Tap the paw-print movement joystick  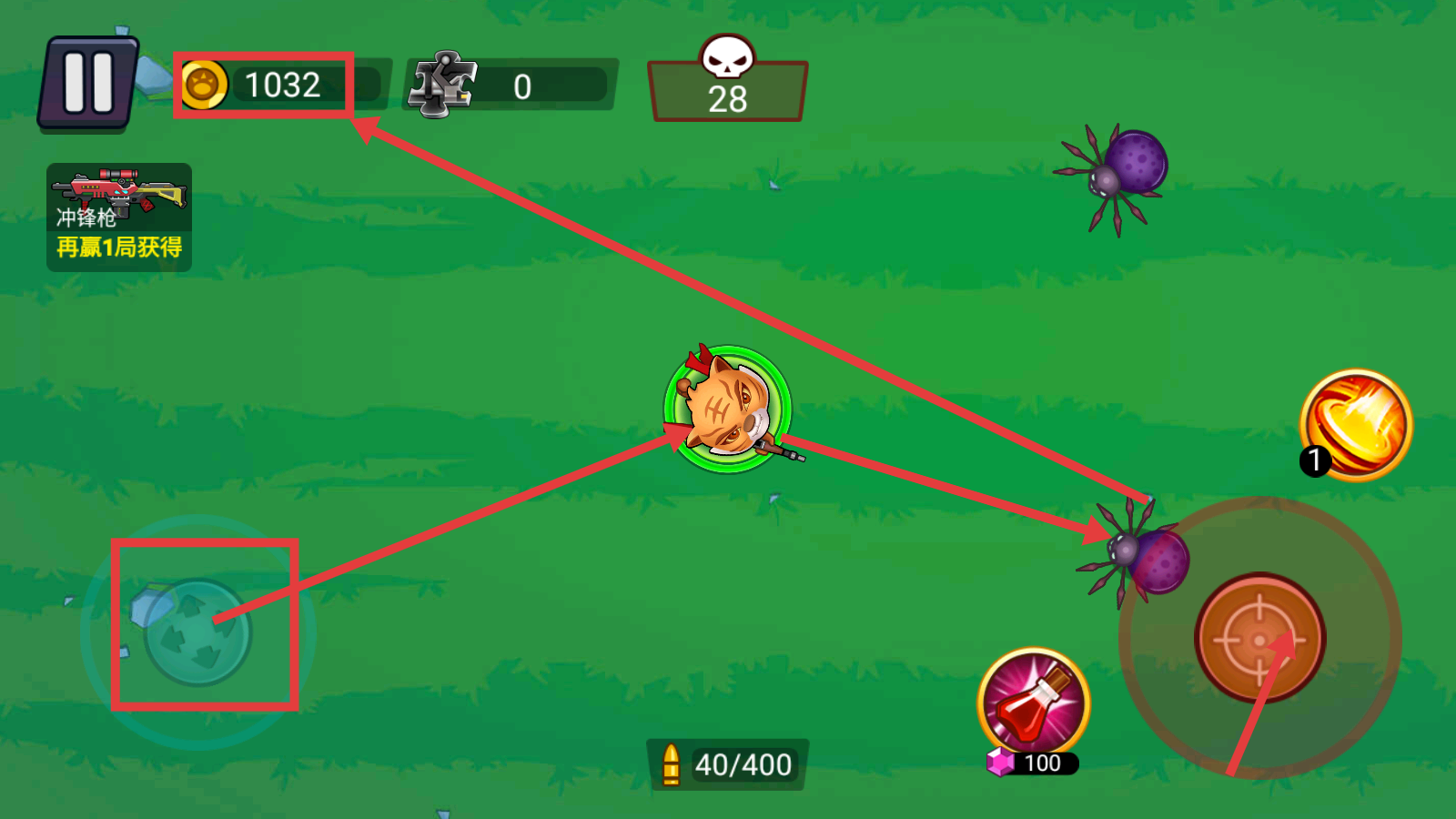click(x=197, y=632)
